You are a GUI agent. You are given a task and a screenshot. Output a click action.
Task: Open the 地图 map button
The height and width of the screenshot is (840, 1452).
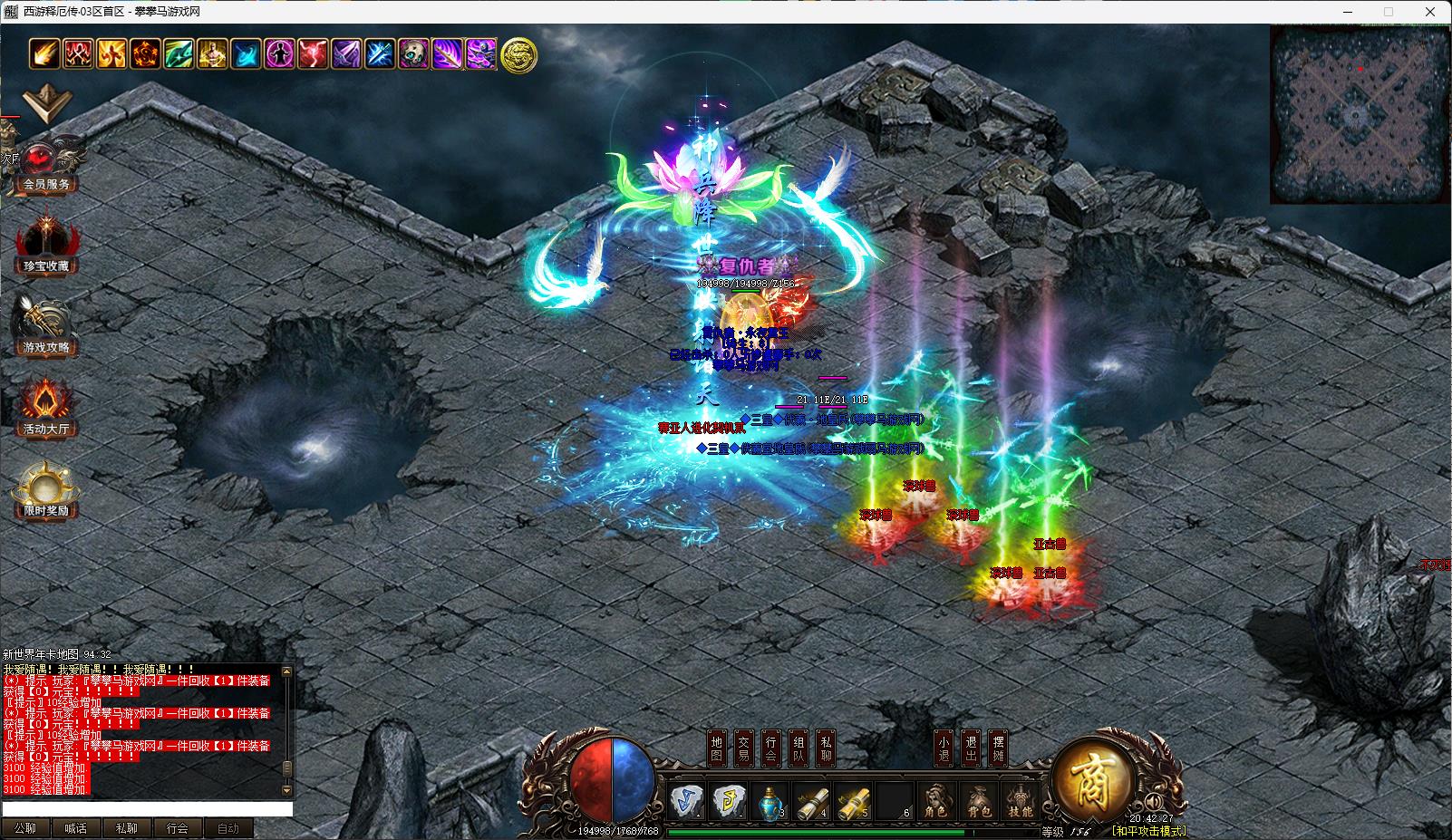pos(717,748)
